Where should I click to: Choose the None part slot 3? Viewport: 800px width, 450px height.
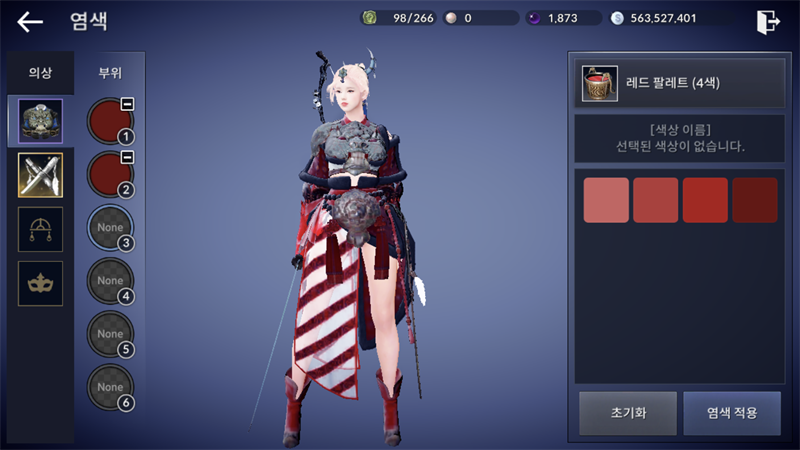pyautogui.click(x=110, y=228)
